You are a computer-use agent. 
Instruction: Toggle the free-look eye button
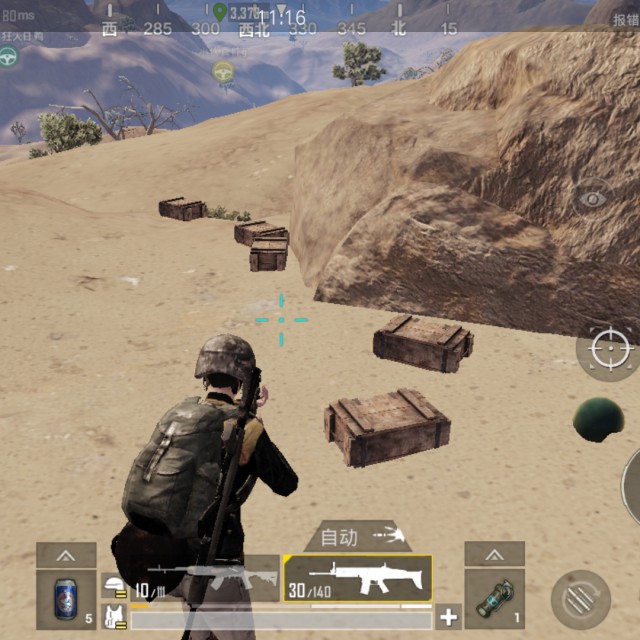coord(594,198)
